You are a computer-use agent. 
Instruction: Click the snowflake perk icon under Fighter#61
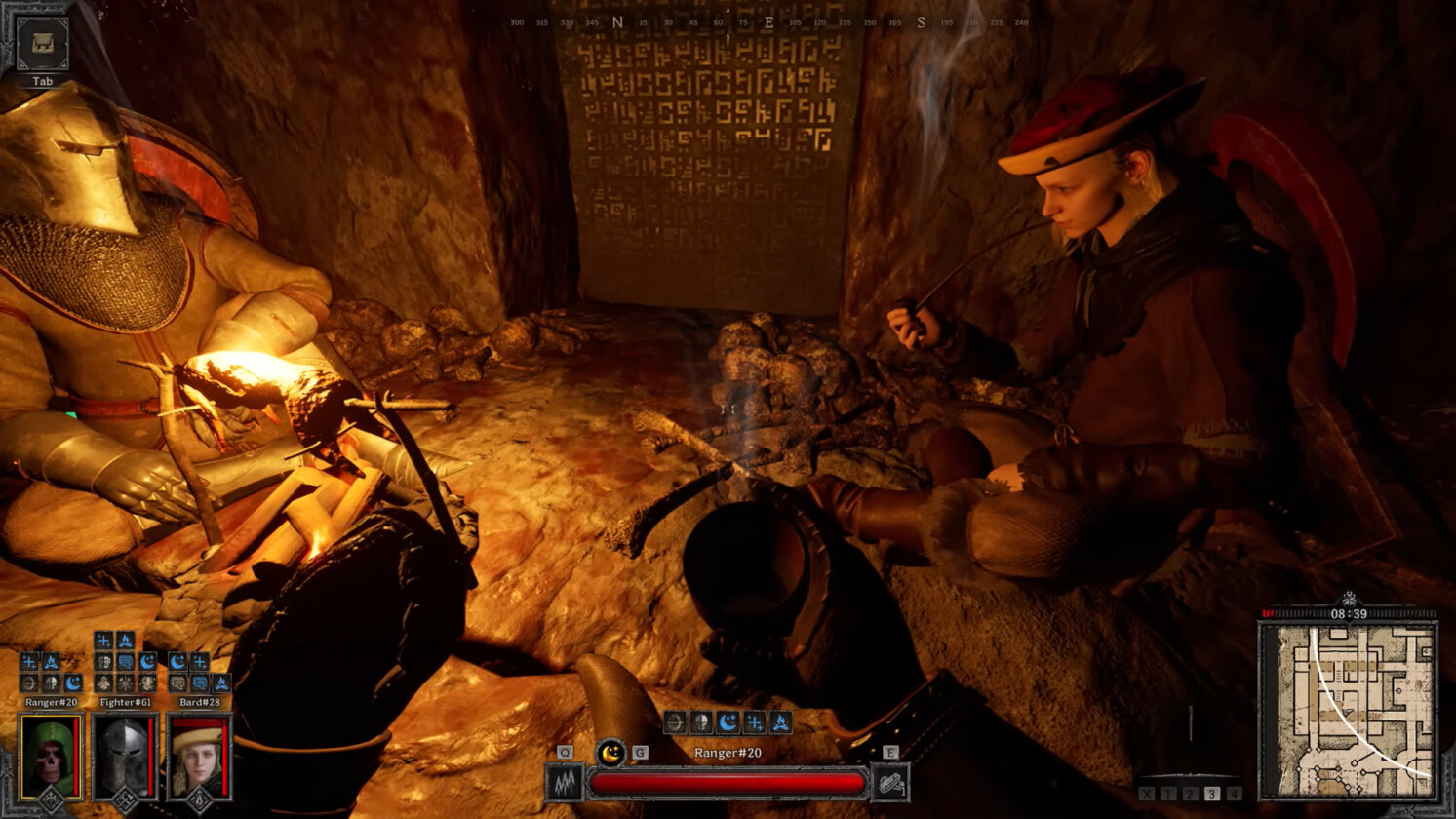click(x=125, y=682)
